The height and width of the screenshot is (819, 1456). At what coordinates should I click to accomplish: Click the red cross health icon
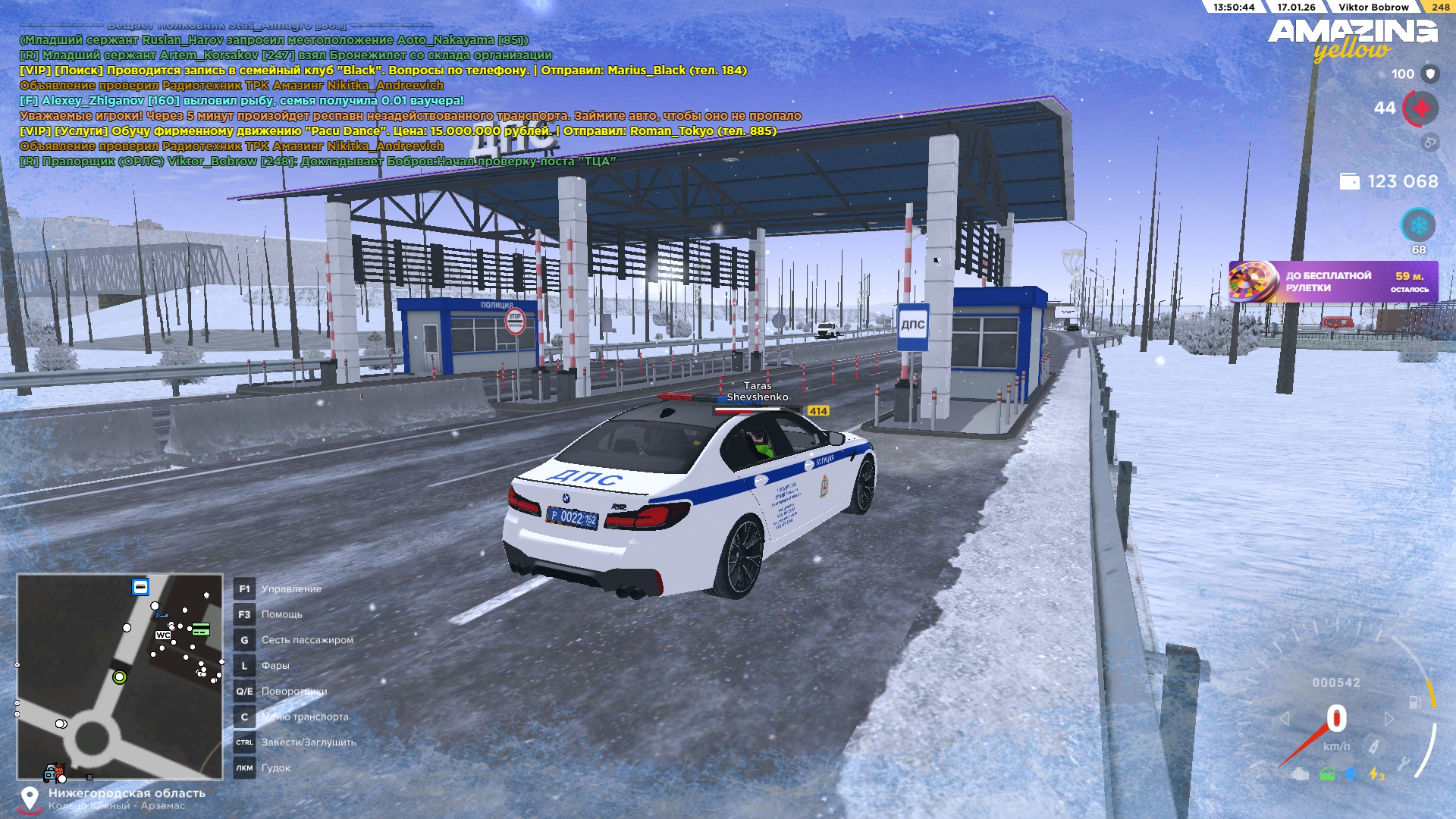pos(1421,108)
